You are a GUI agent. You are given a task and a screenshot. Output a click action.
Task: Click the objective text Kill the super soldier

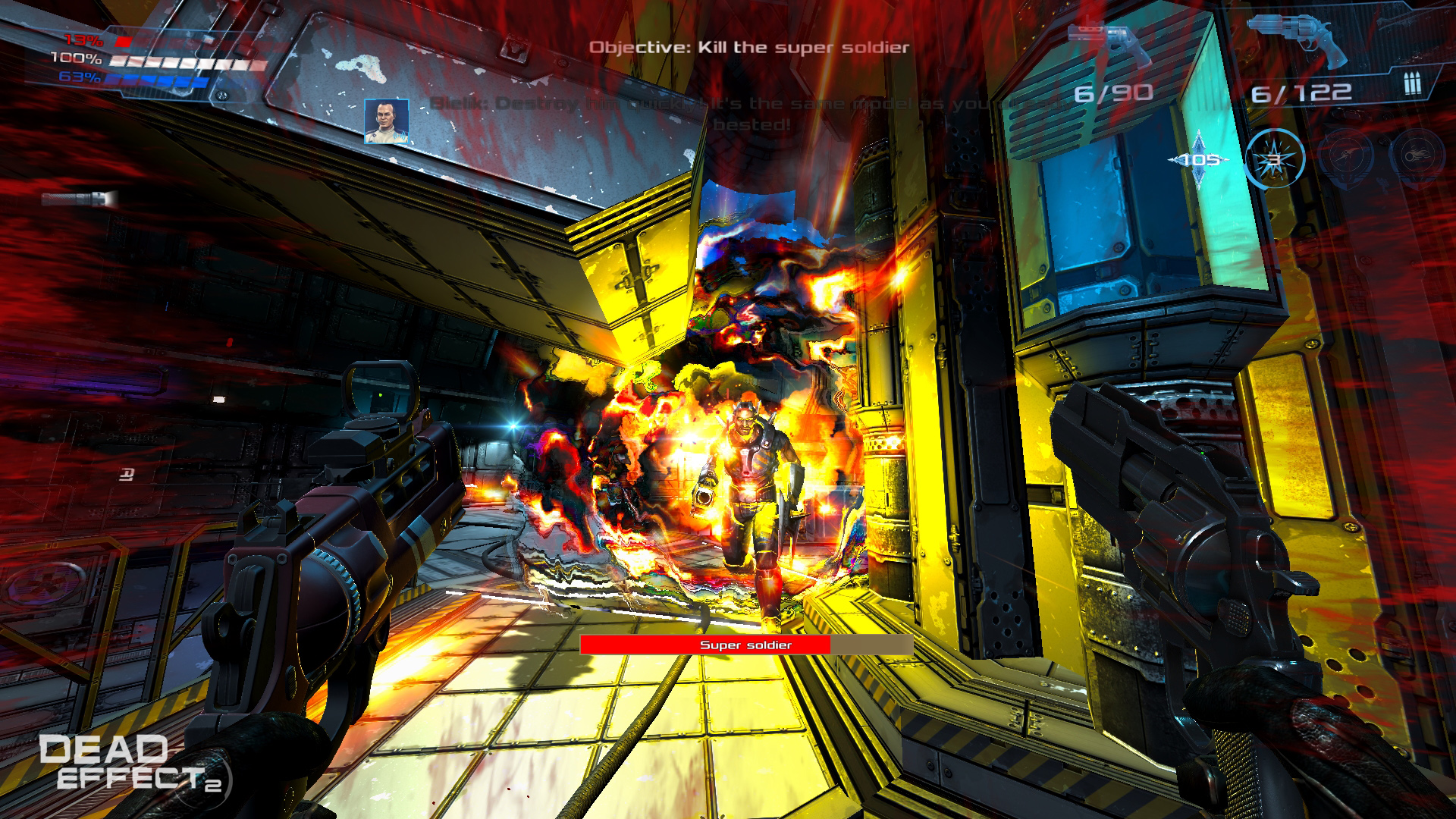pyautogui.click(x=749, y=46)
